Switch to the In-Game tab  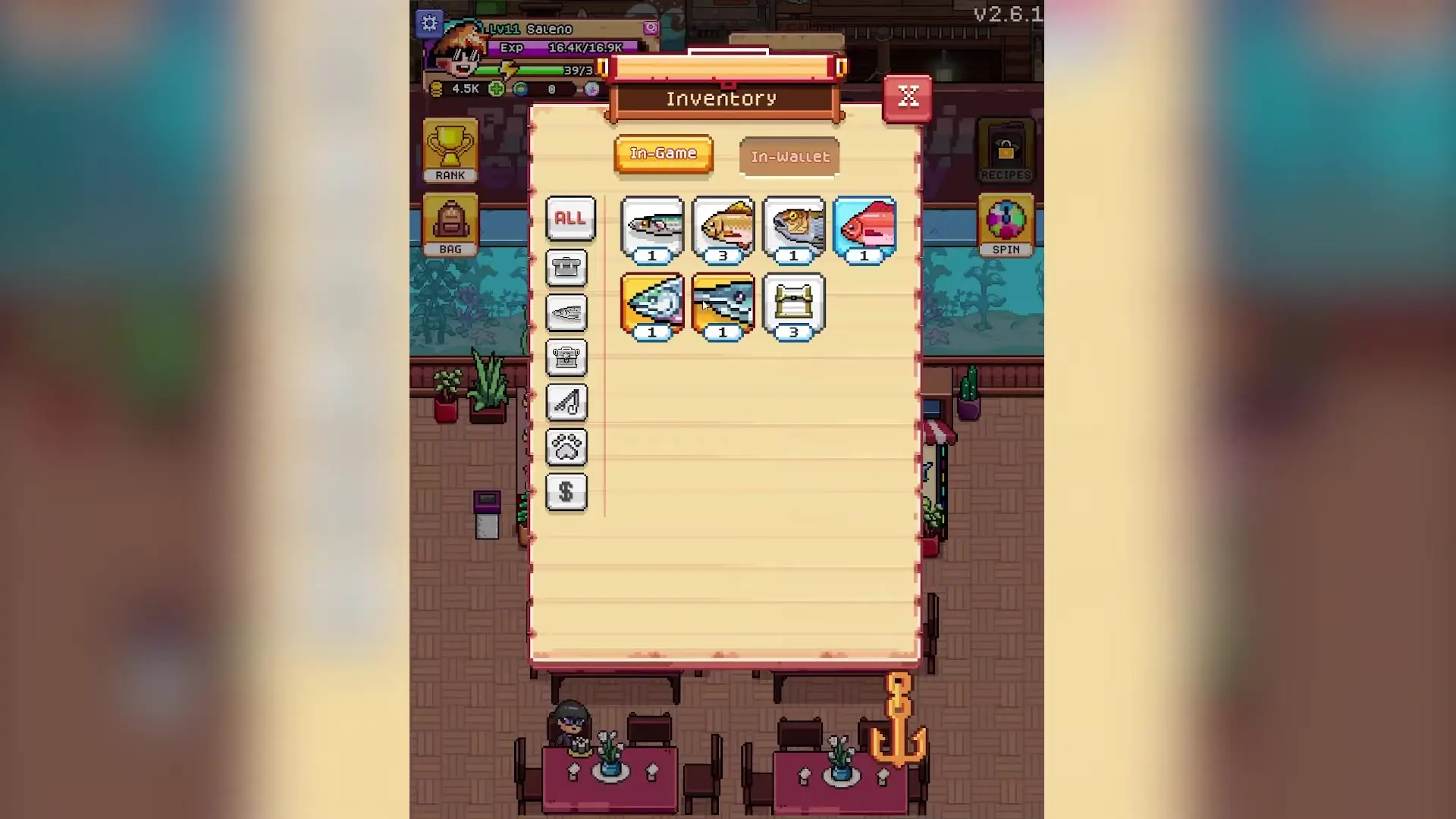(663, 153)
